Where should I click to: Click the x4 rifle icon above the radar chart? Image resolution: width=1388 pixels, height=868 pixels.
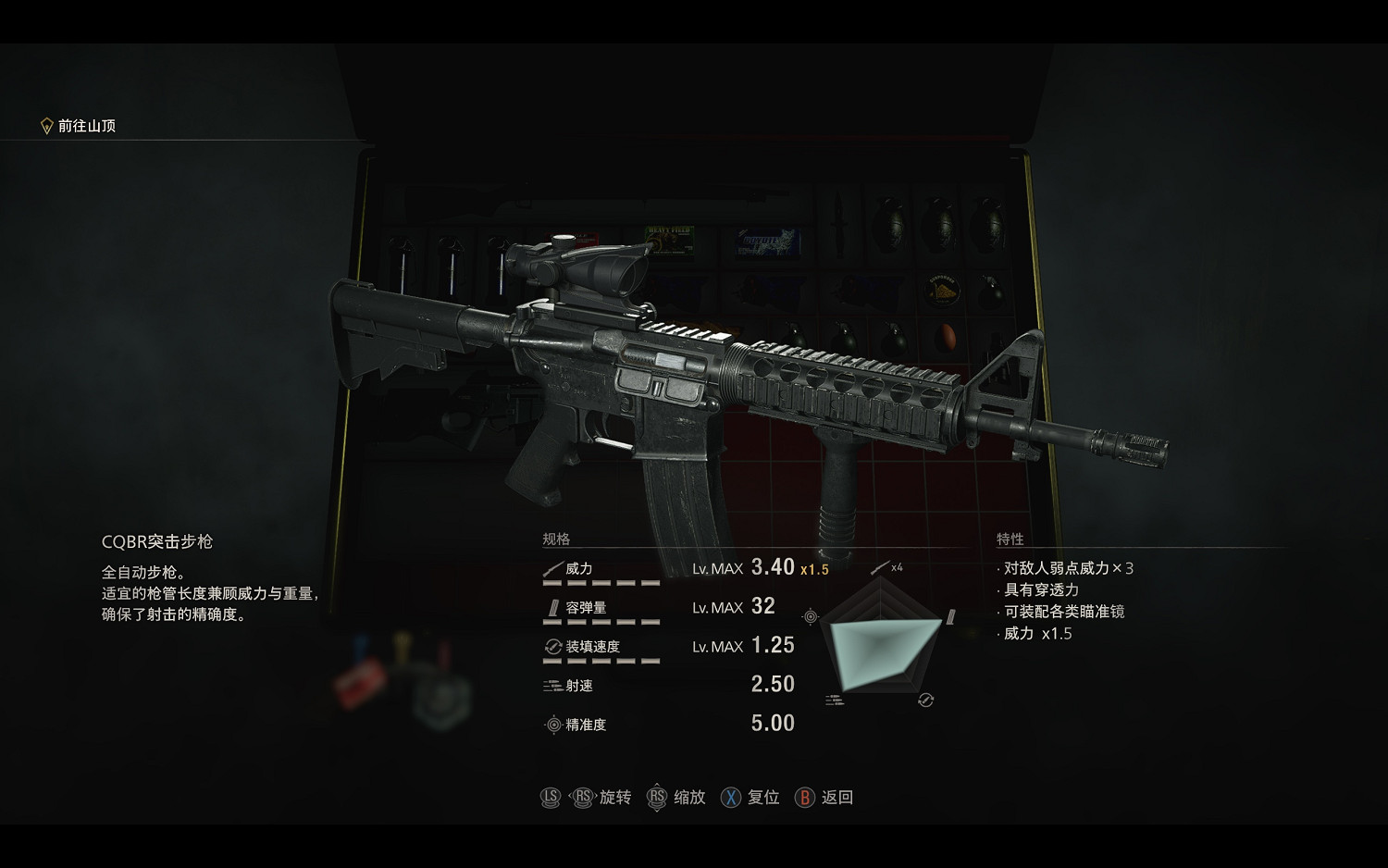[880, 568]
